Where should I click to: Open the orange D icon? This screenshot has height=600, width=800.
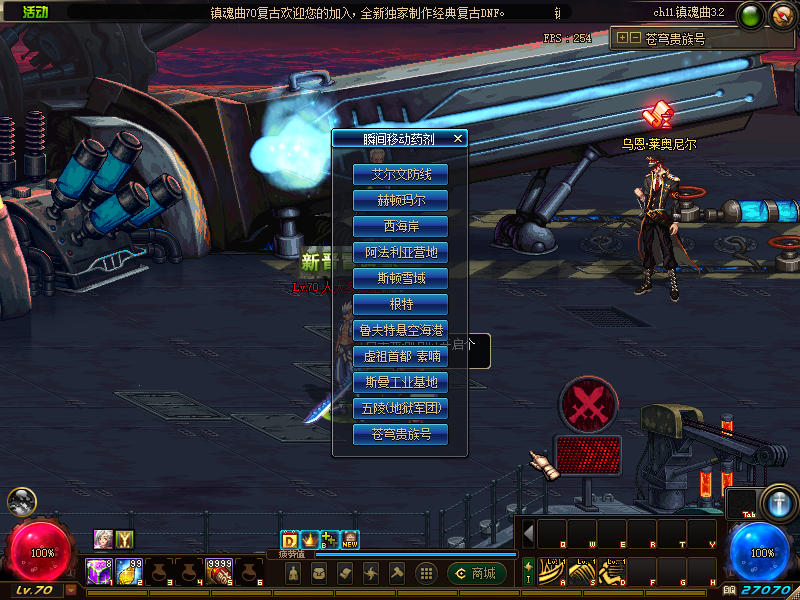290,540
